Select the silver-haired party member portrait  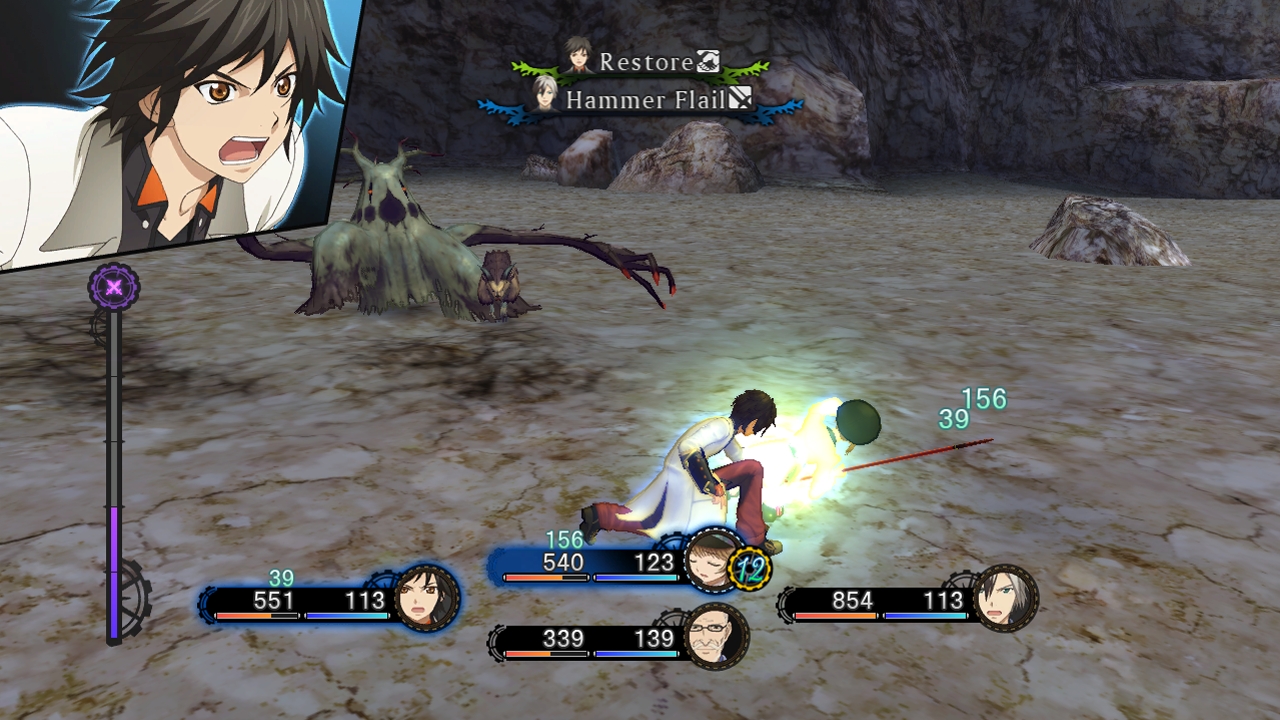[1005, 598]
